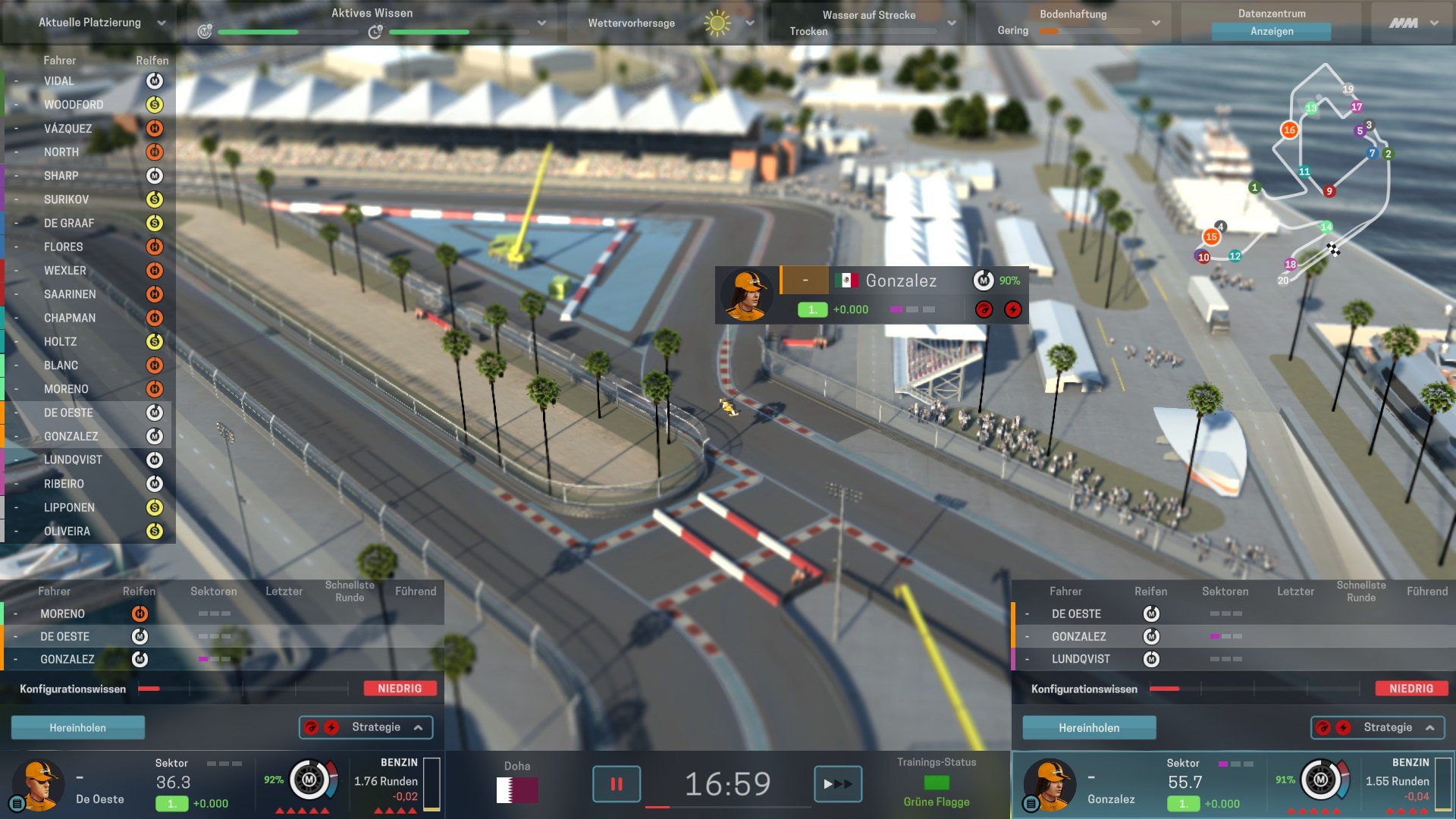Speed up time with fast-forward button

click(837, 784)
